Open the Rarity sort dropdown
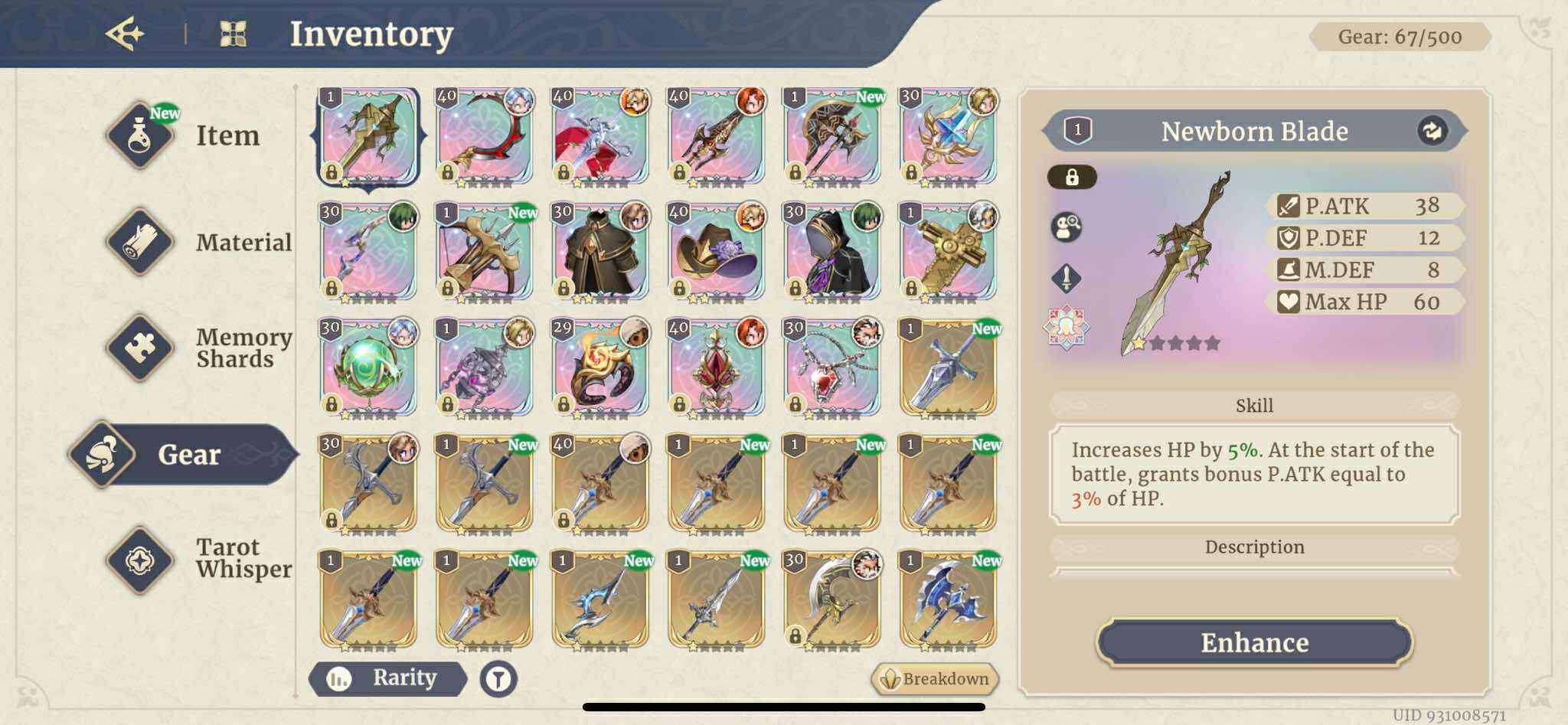The image size is (1568, 725). [388, 679]
